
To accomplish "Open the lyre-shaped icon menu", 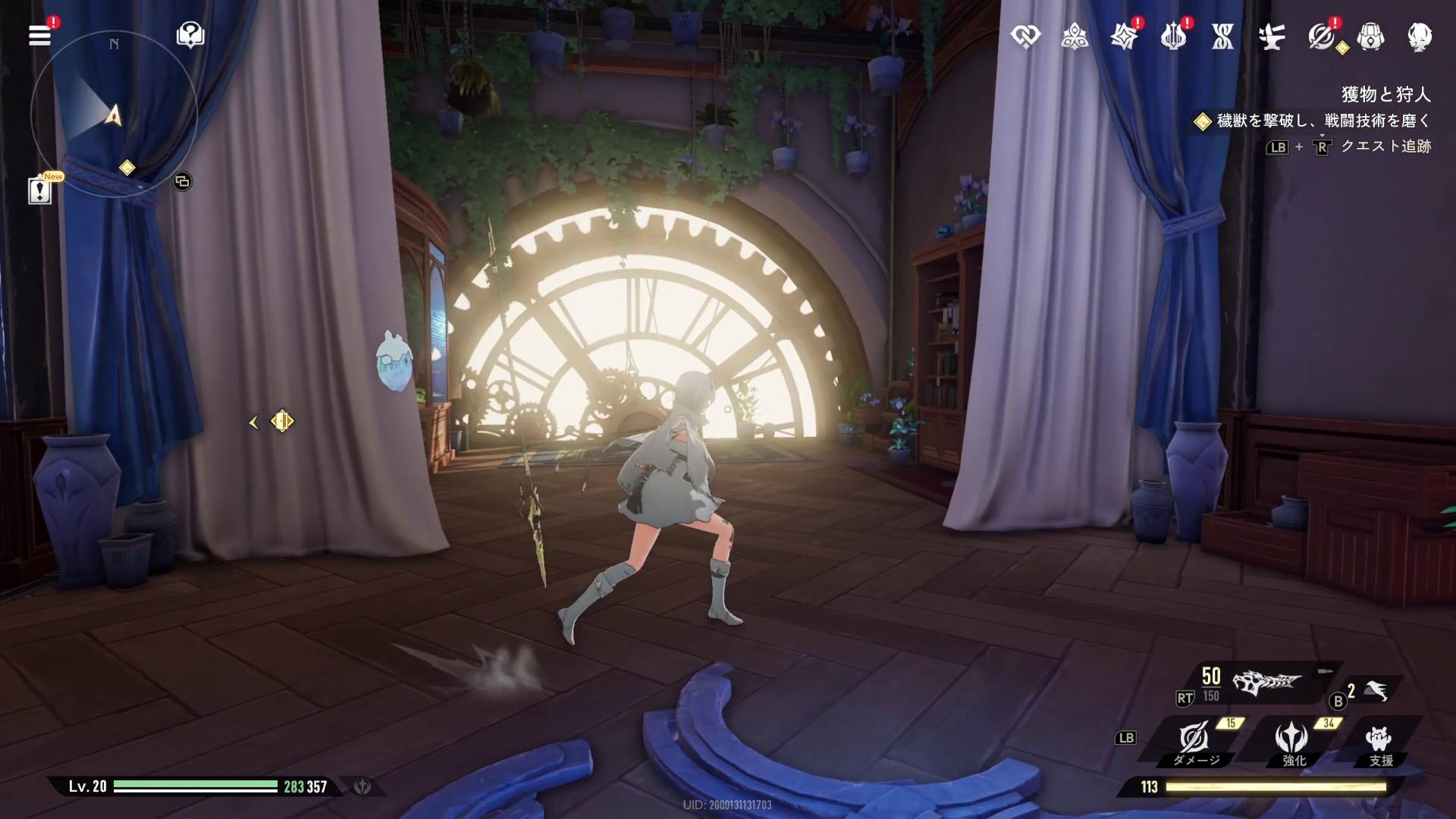I will click(x=1173, y=36).
